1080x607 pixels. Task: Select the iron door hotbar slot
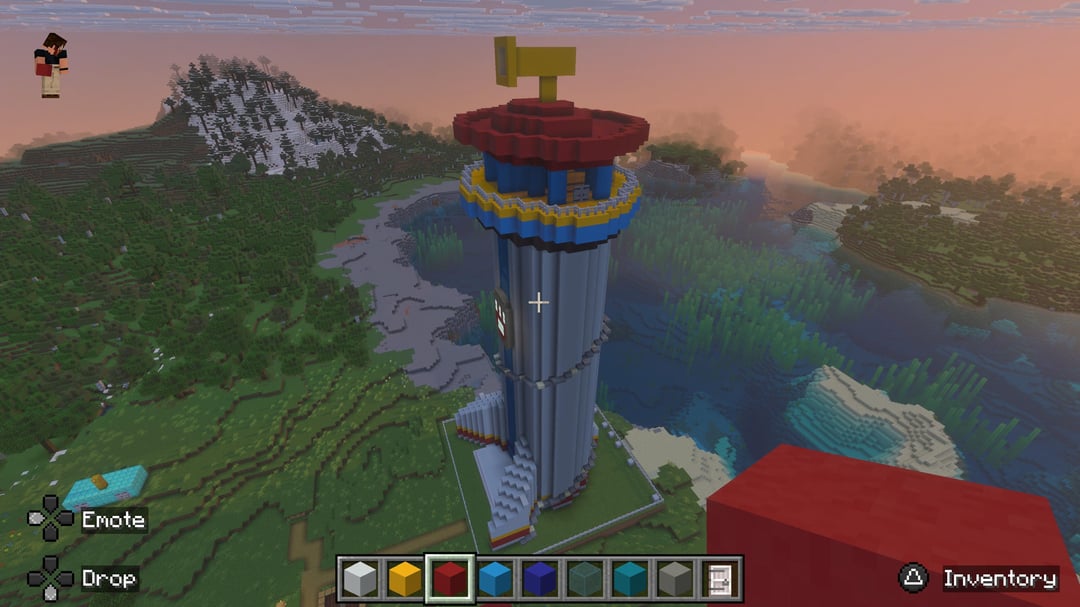click(719, 579)
